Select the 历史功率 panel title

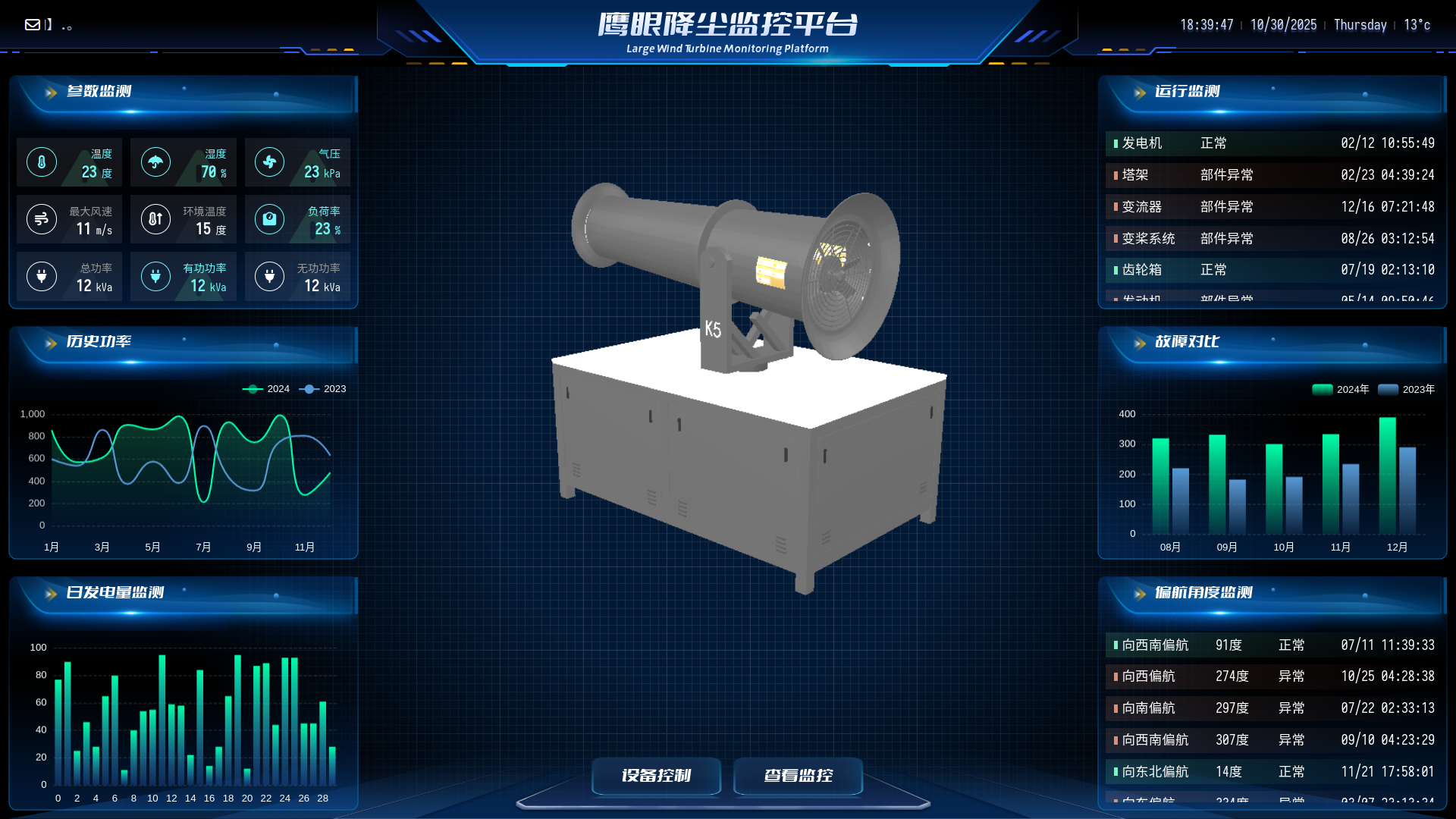pos(99,342)
